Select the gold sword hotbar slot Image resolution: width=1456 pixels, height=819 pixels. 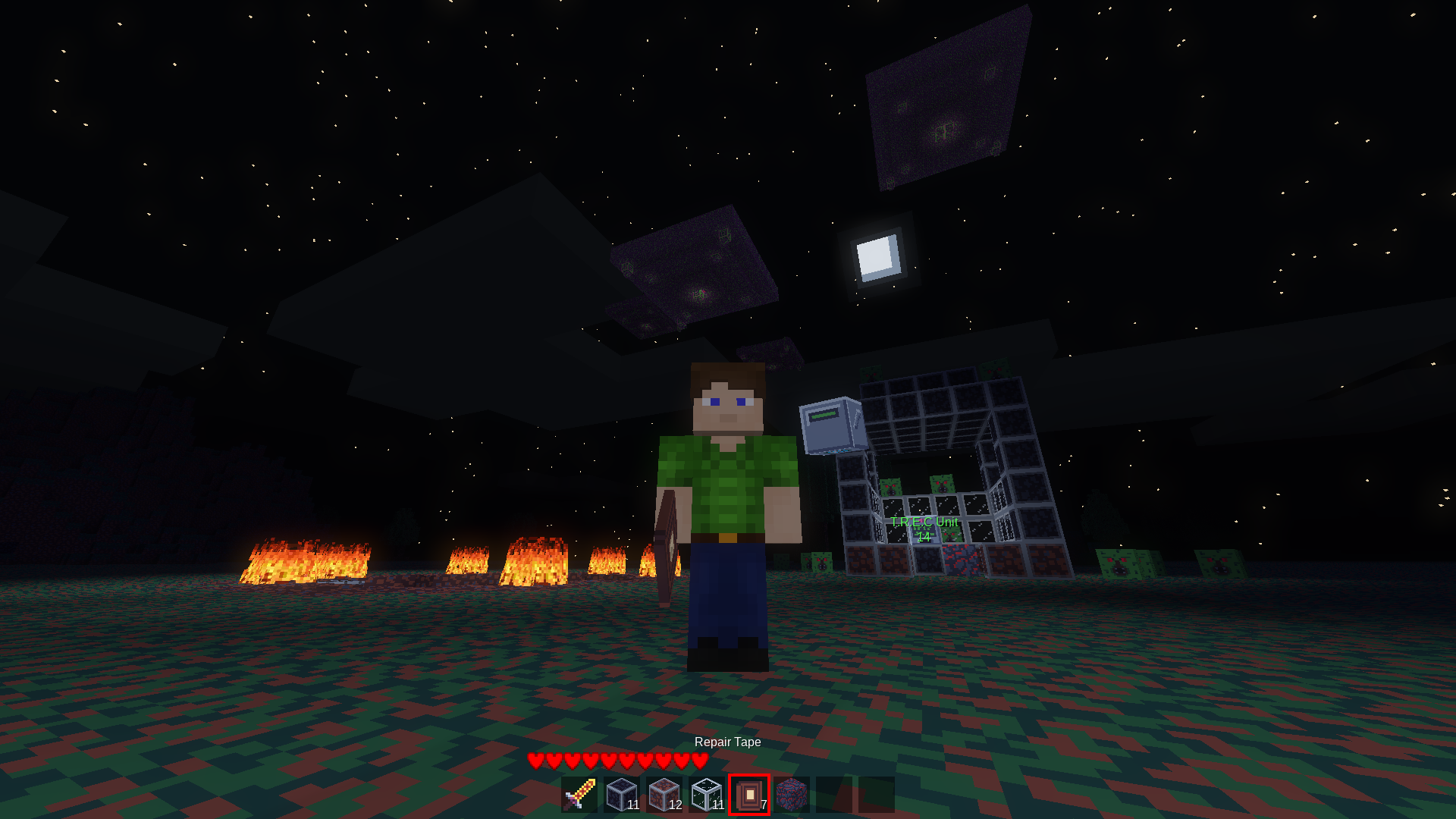580,794
